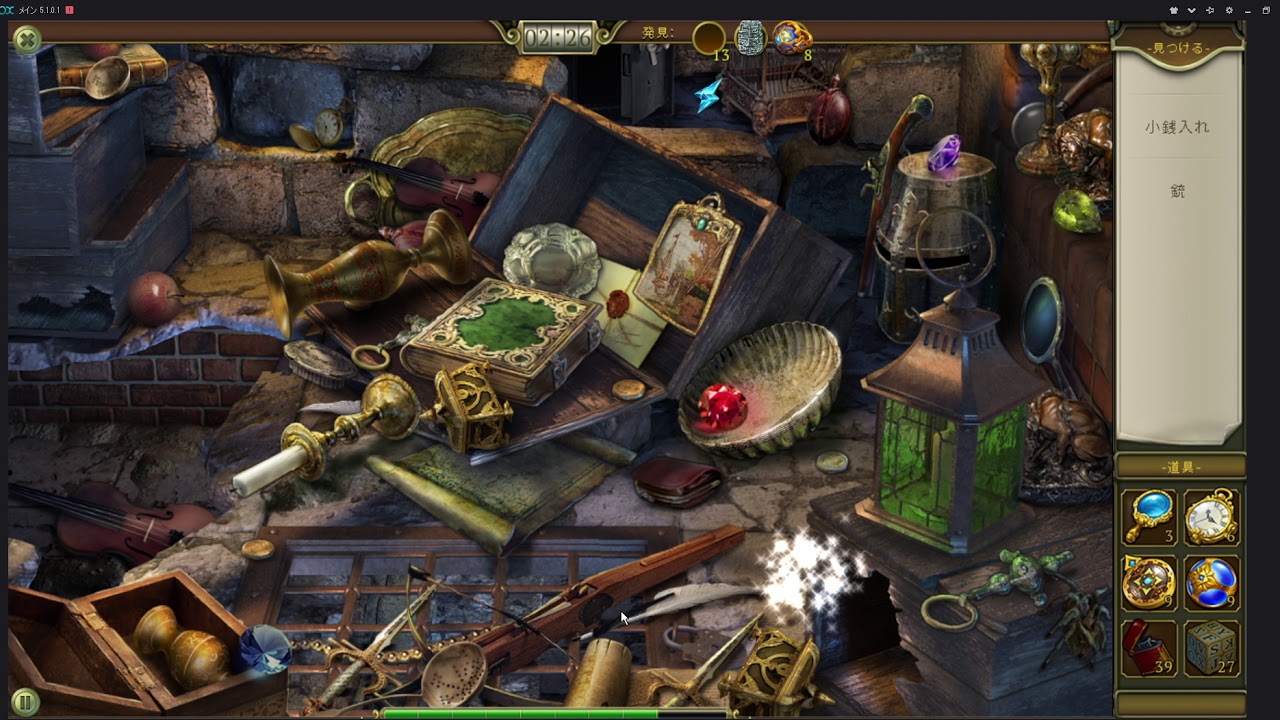The width and height of the screenshot is (1280, 720).
Task: Click the 銃 entry in the find list
Action: [x=1177, y=191]
